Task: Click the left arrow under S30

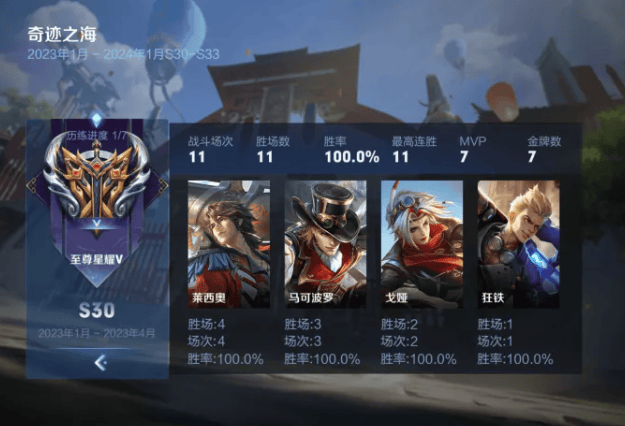Action: (99, 363)
